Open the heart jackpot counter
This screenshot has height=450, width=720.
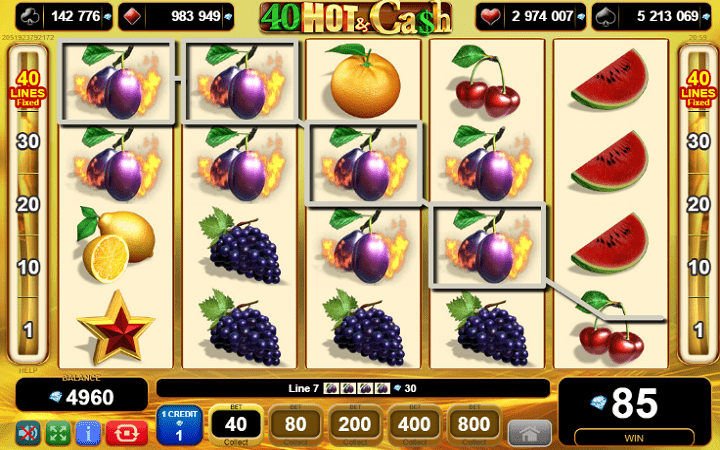530,16
